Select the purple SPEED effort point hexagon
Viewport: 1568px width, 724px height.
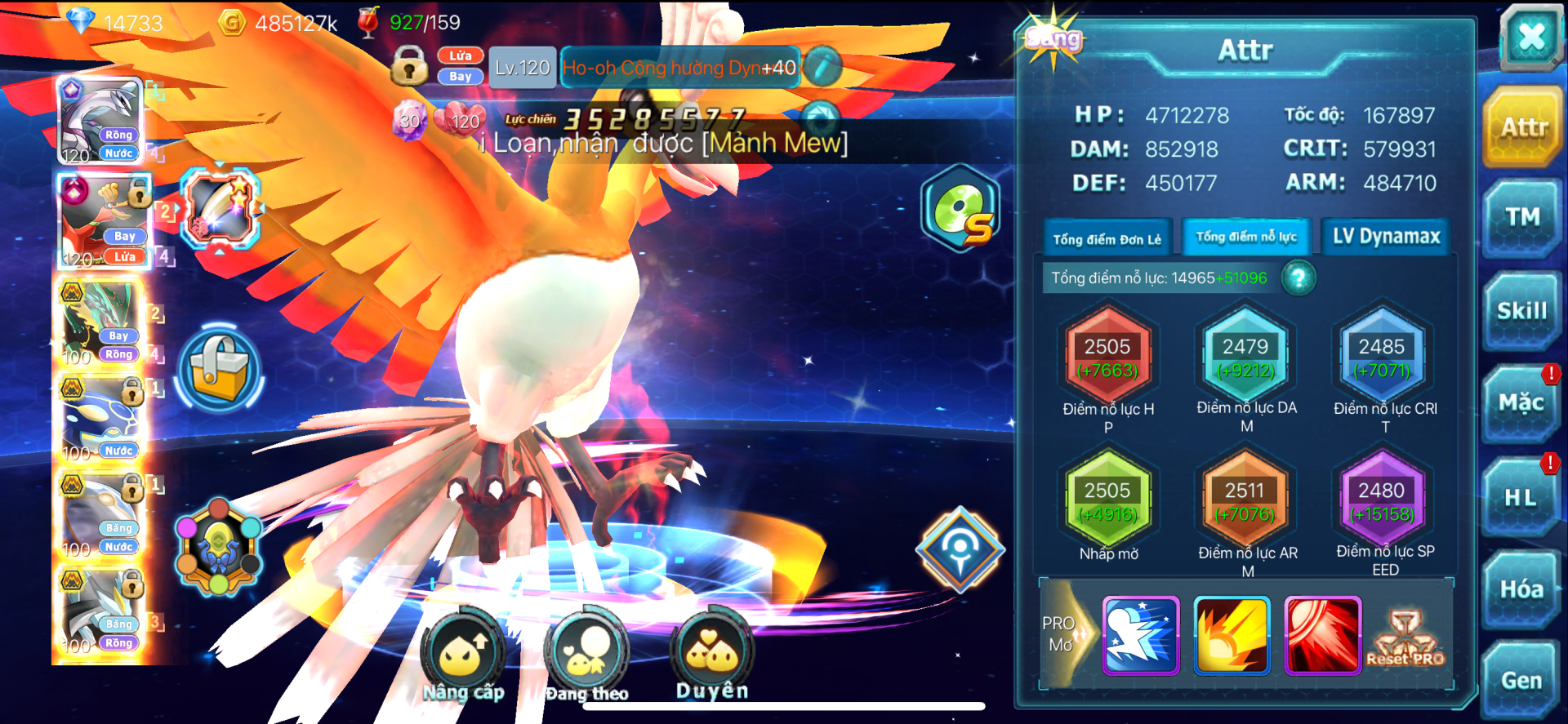click(x=1381, y=501)
